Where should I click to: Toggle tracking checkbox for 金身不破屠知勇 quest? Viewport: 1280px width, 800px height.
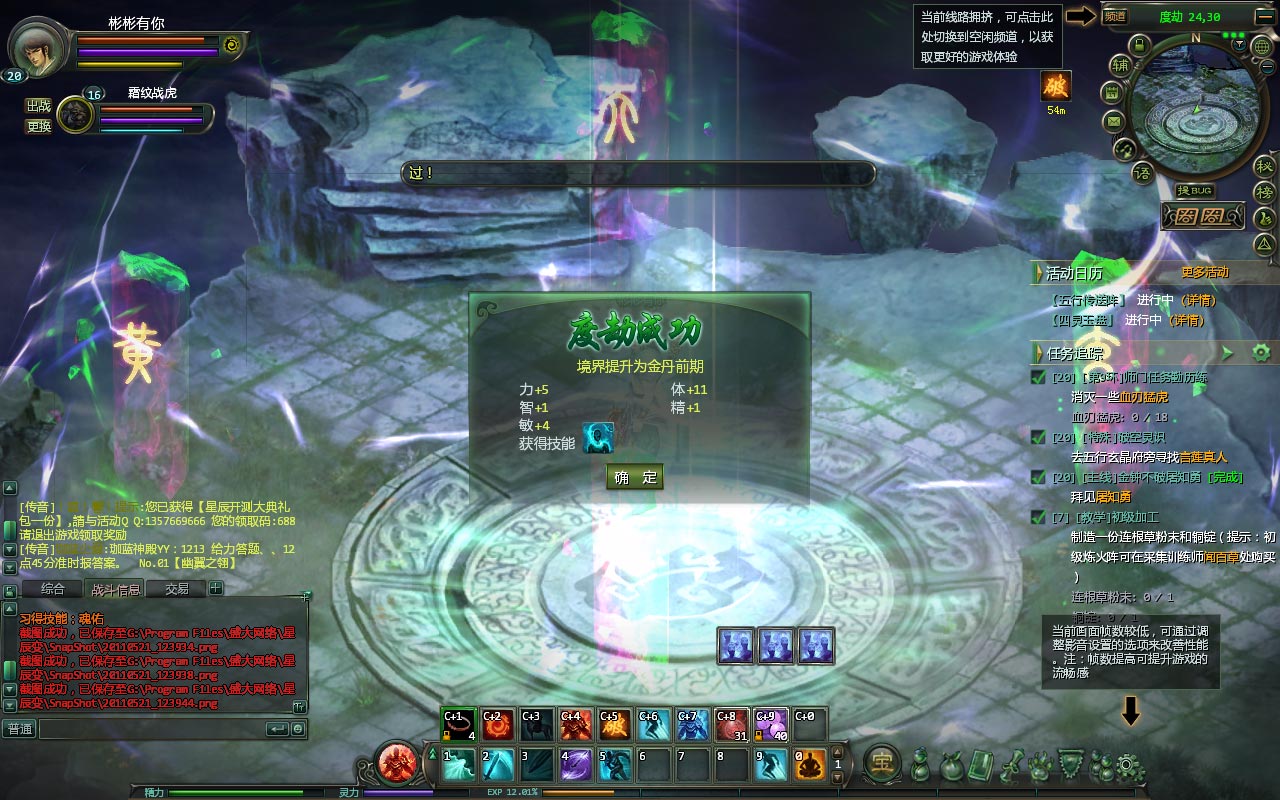click(x=1038, y=477)
